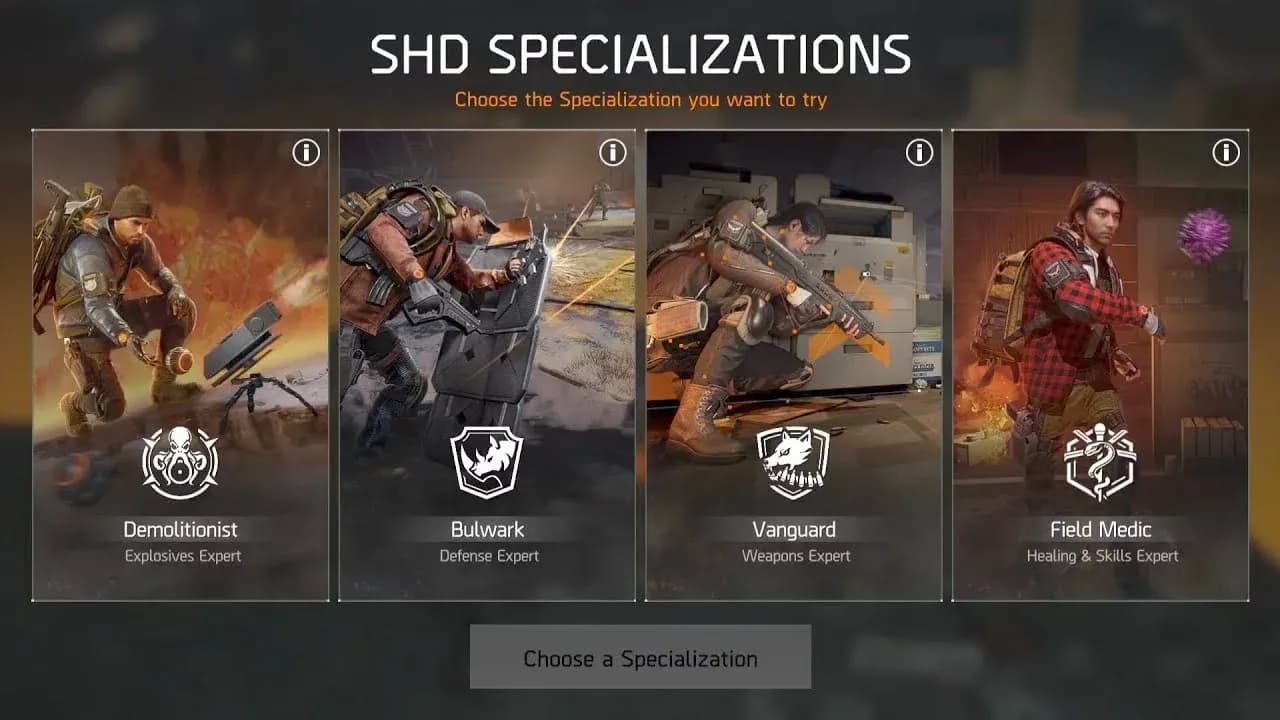
Task: Select the Demolitionist gas-mask specialization icon
Action: [181, 462]
